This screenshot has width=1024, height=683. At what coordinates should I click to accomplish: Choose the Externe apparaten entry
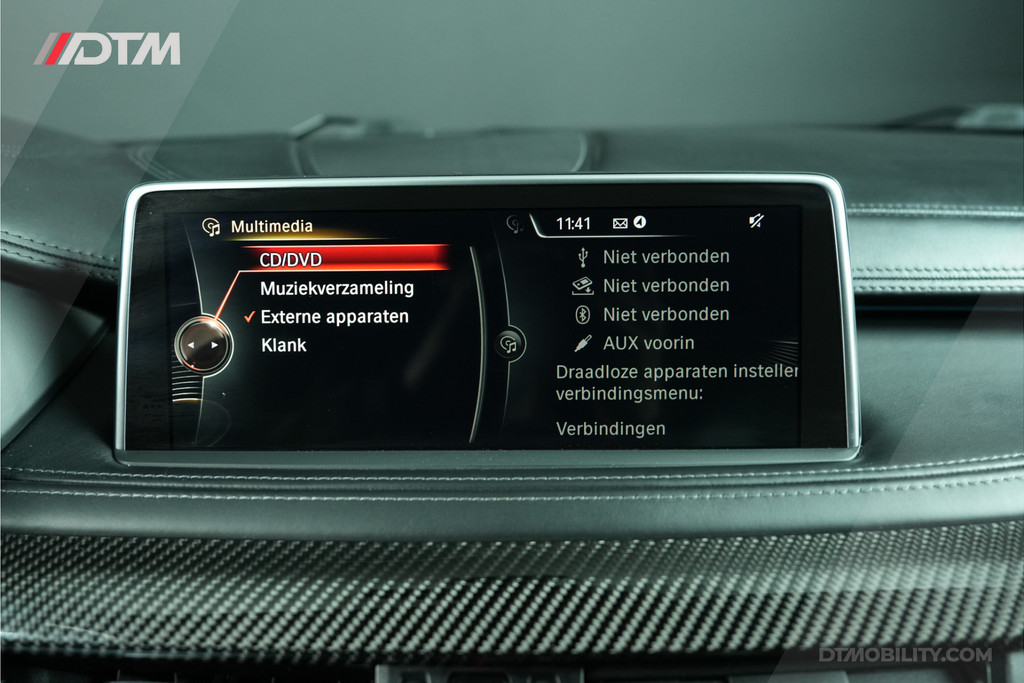[334, 317]
